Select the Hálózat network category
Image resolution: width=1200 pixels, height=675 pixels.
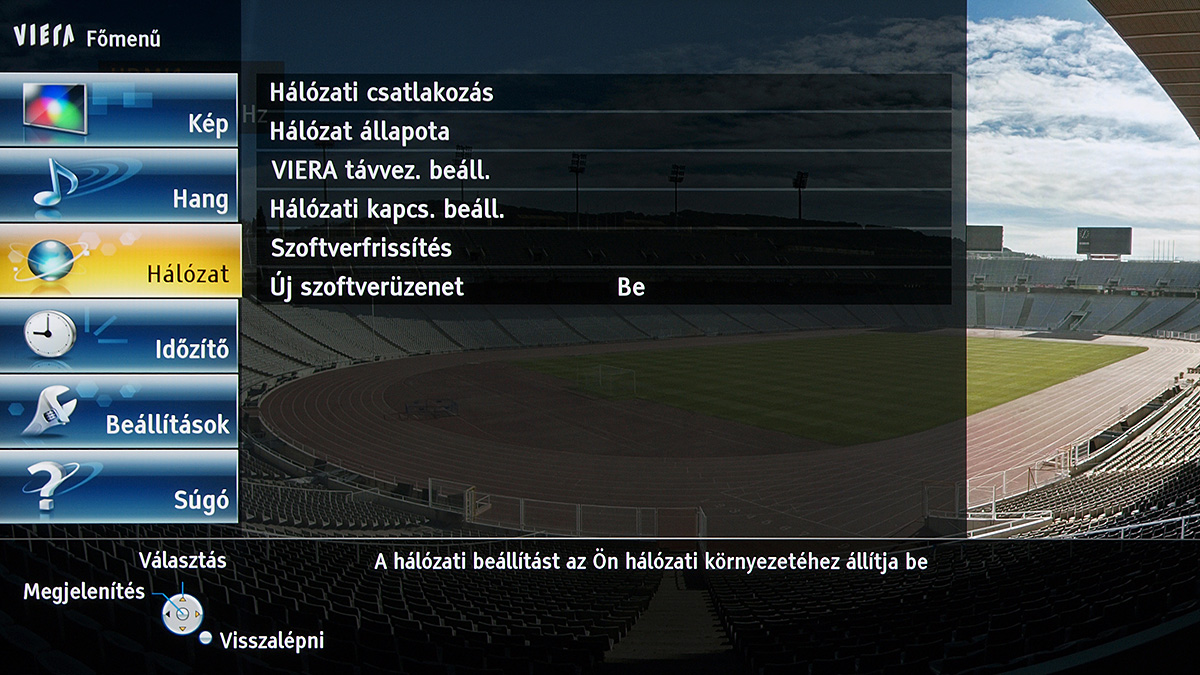click(x=120, y=260)
